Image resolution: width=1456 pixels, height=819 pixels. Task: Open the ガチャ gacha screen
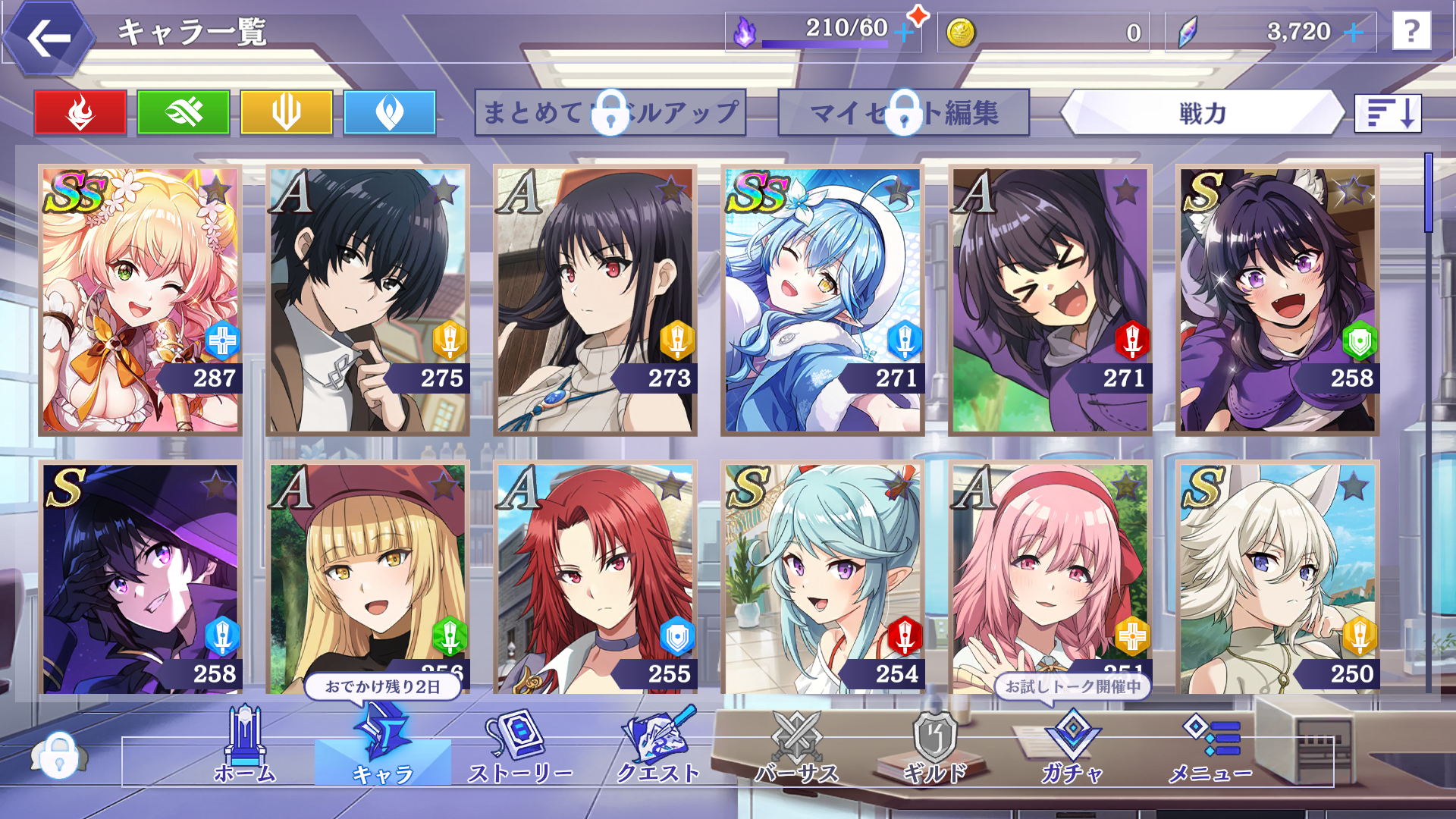tap(1072, 747)
